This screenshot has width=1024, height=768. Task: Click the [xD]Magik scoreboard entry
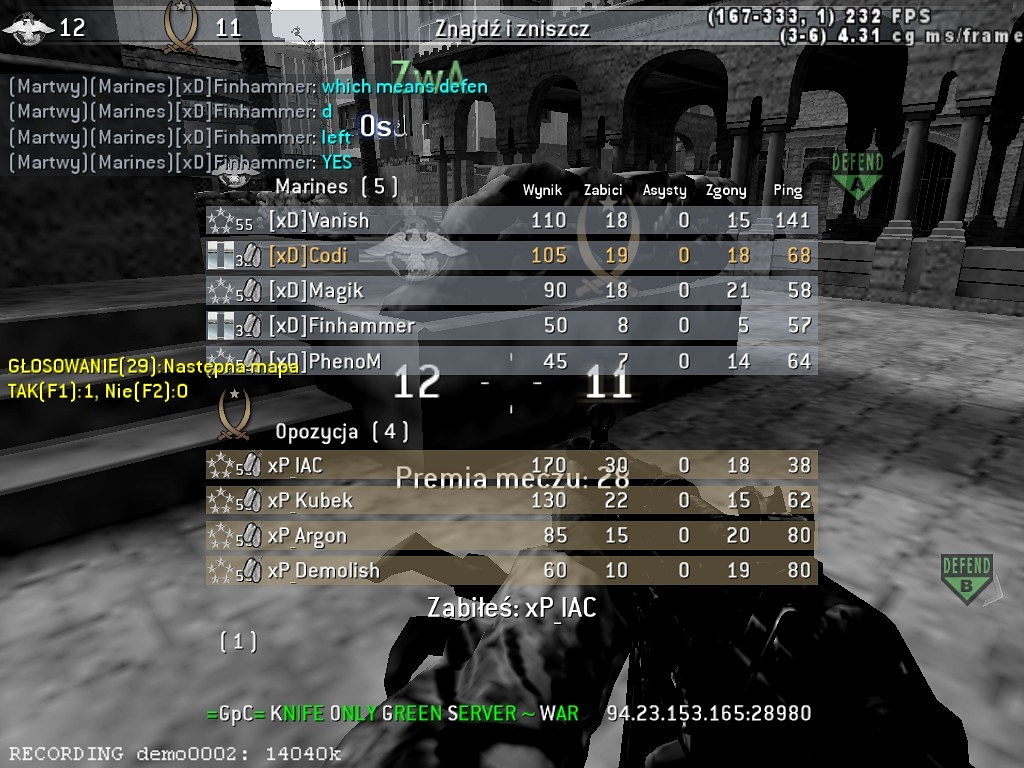coord(511,291)
